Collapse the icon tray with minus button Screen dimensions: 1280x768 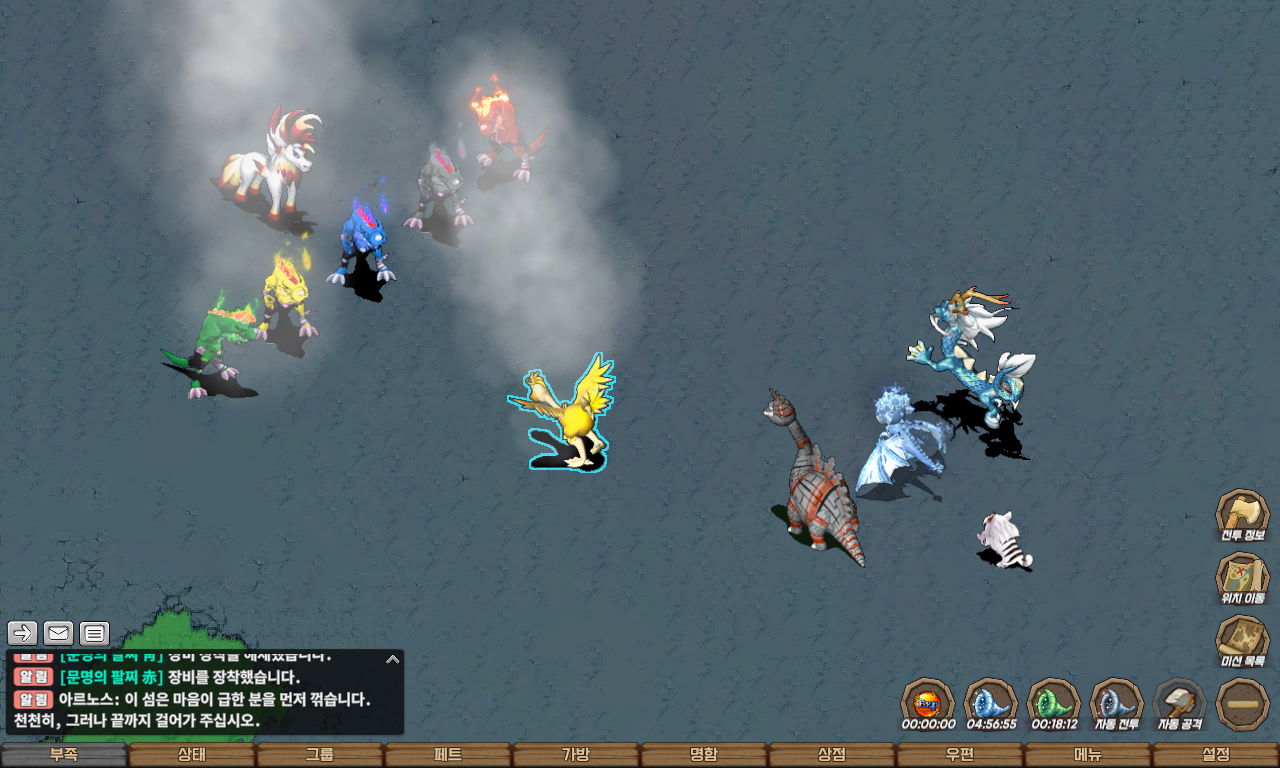pos(1242,703)
